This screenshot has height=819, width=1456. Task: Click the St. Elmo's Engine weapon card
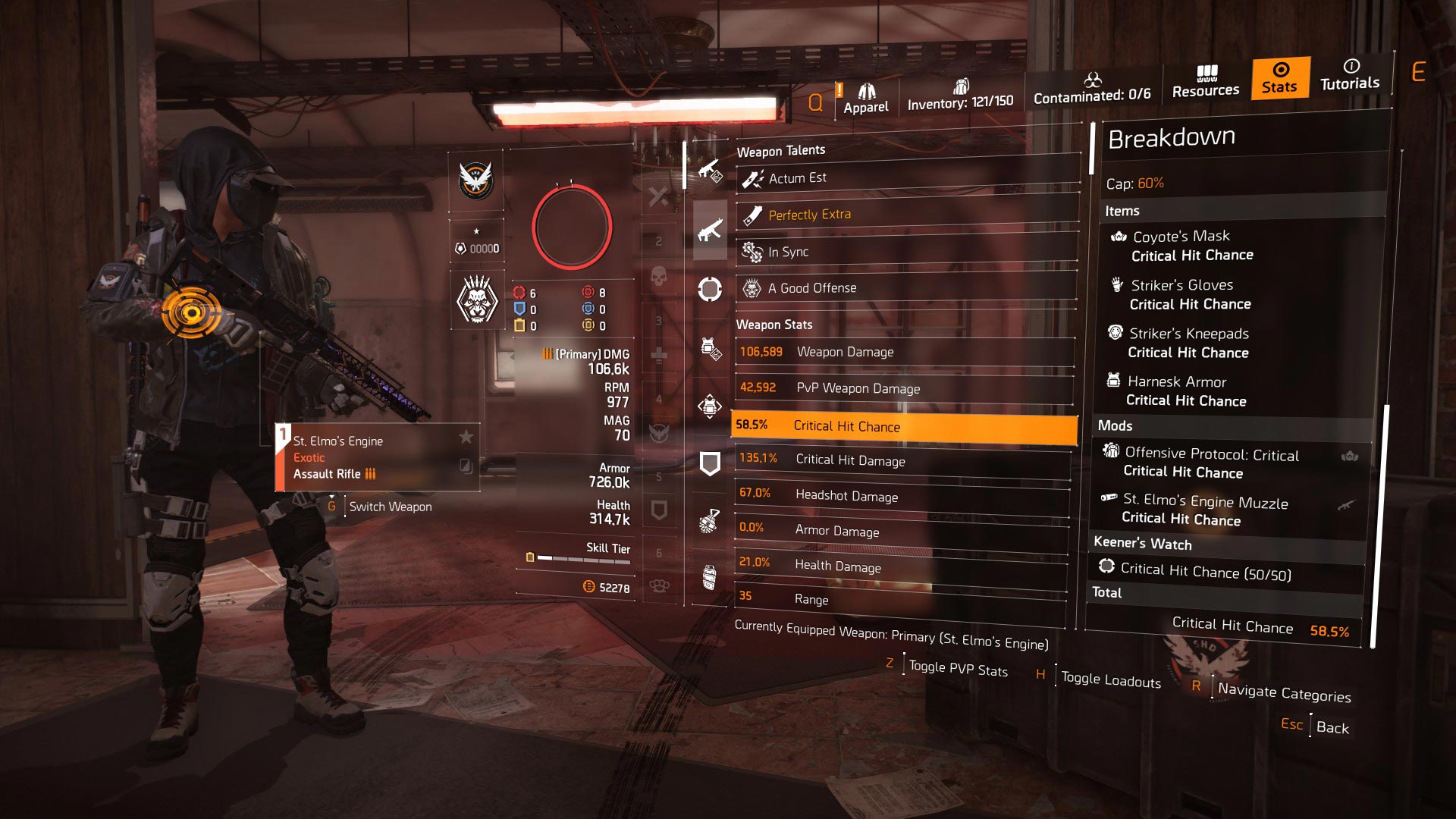pyautogui.click(x=377, y=457)
